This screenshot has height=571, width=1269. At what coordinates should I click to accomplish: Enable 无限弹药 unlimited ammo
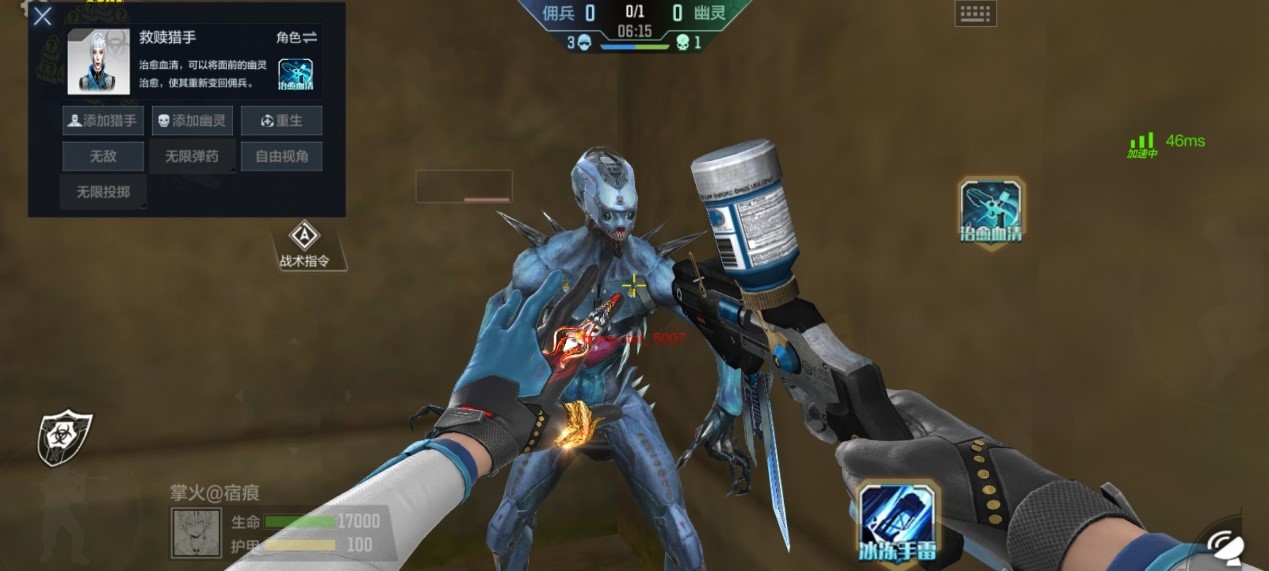coord(192,156)
